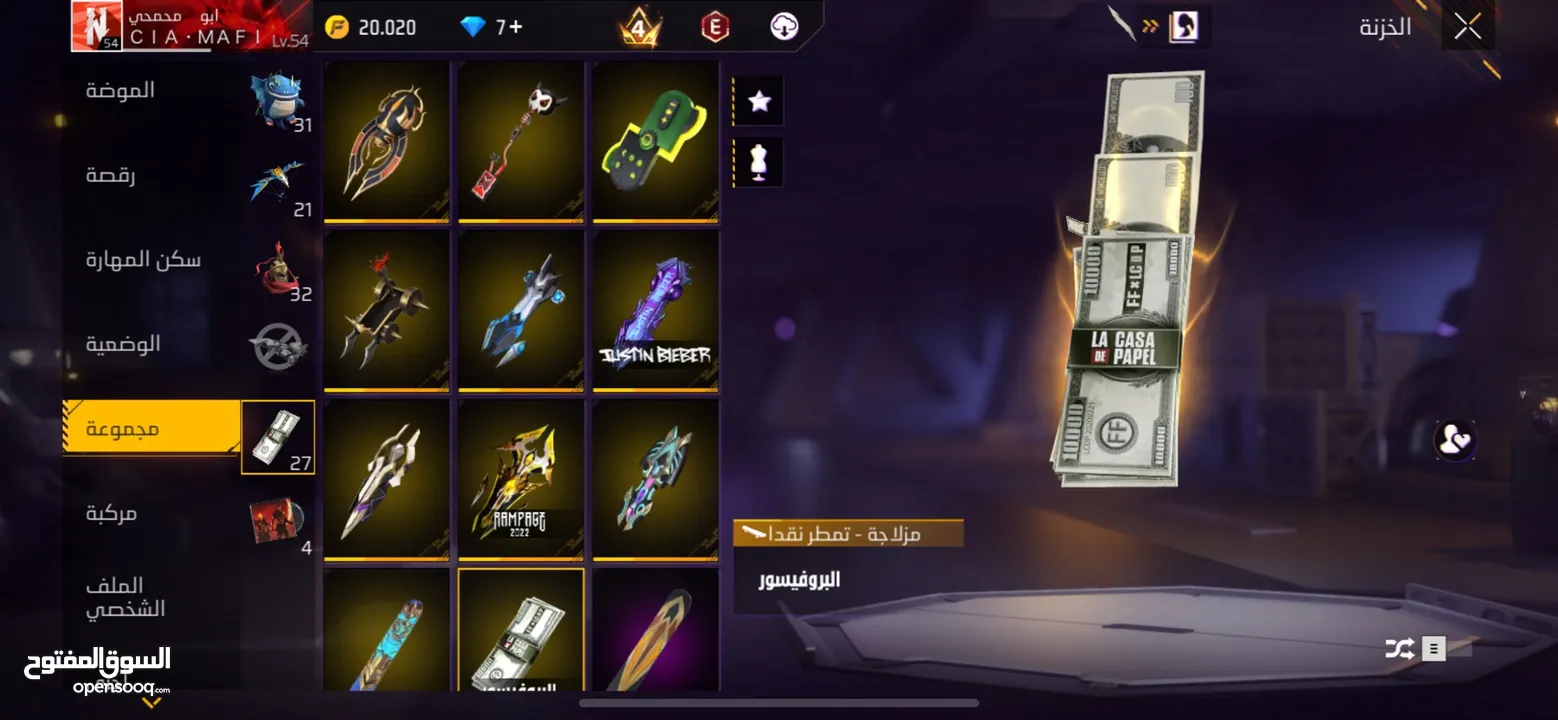Select the Justin Bieber skateboard skin

click(655, 310)
